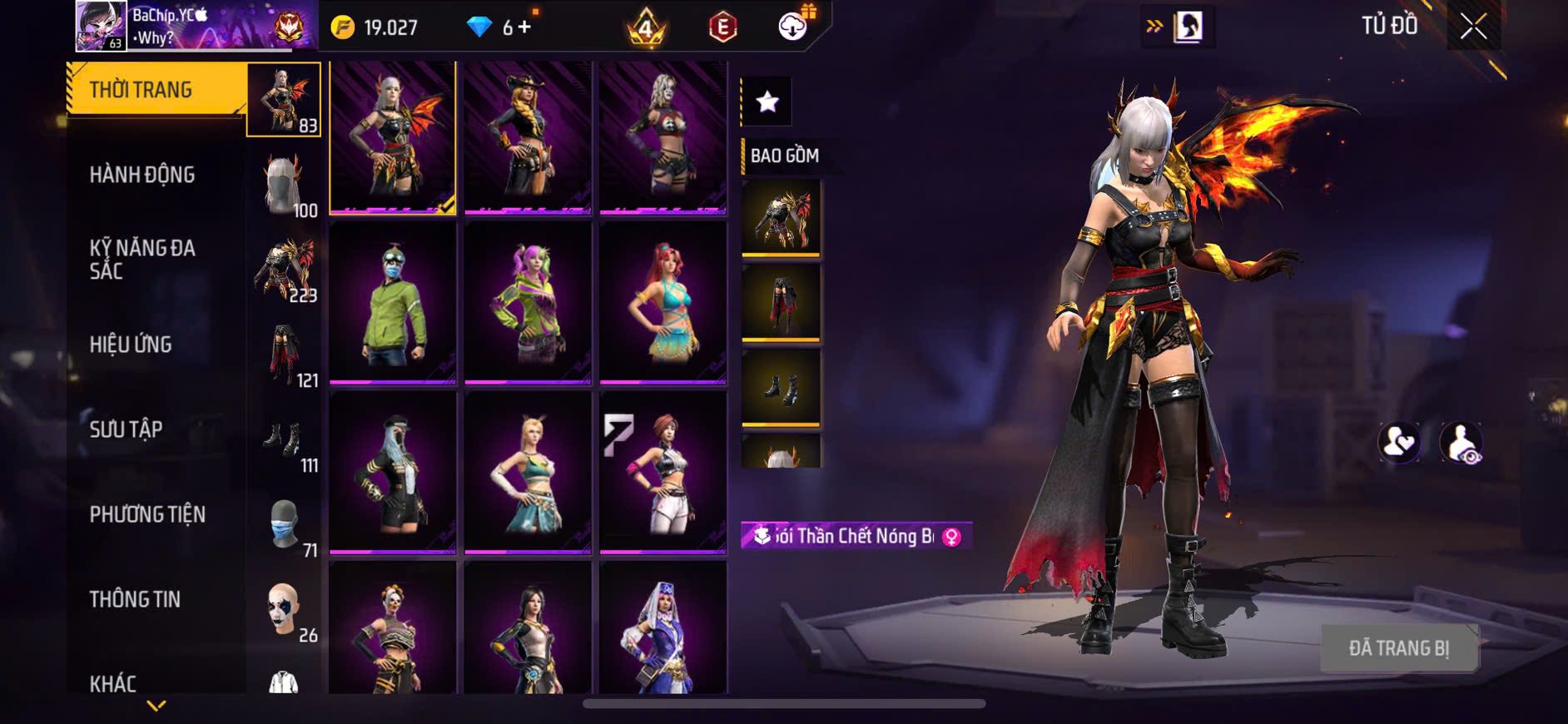1568x724 pixels.
Task: Open the player profile avatar
Action: click(x=102, y=26)
